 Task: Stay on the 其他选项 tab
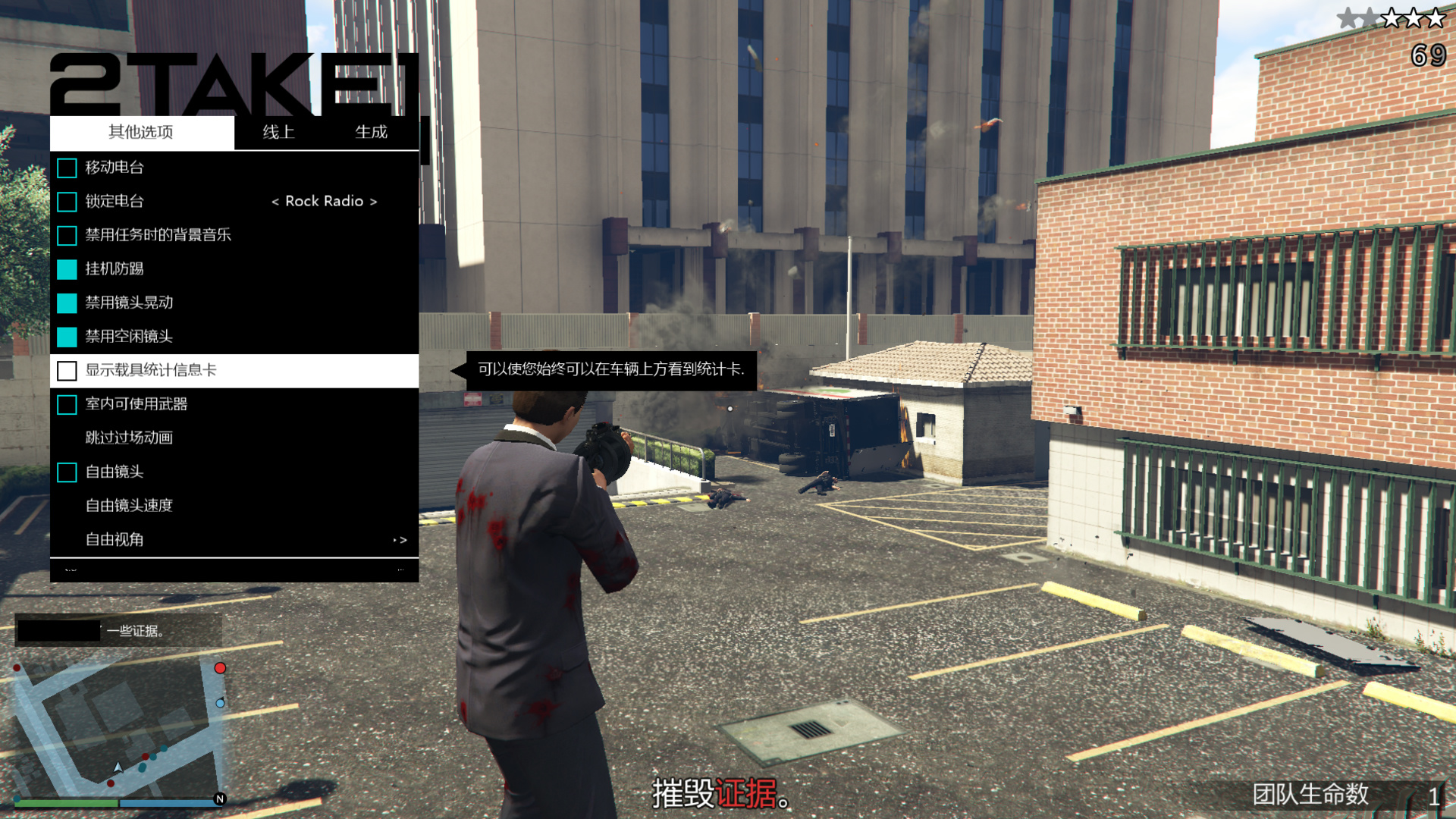coord(141,132)
